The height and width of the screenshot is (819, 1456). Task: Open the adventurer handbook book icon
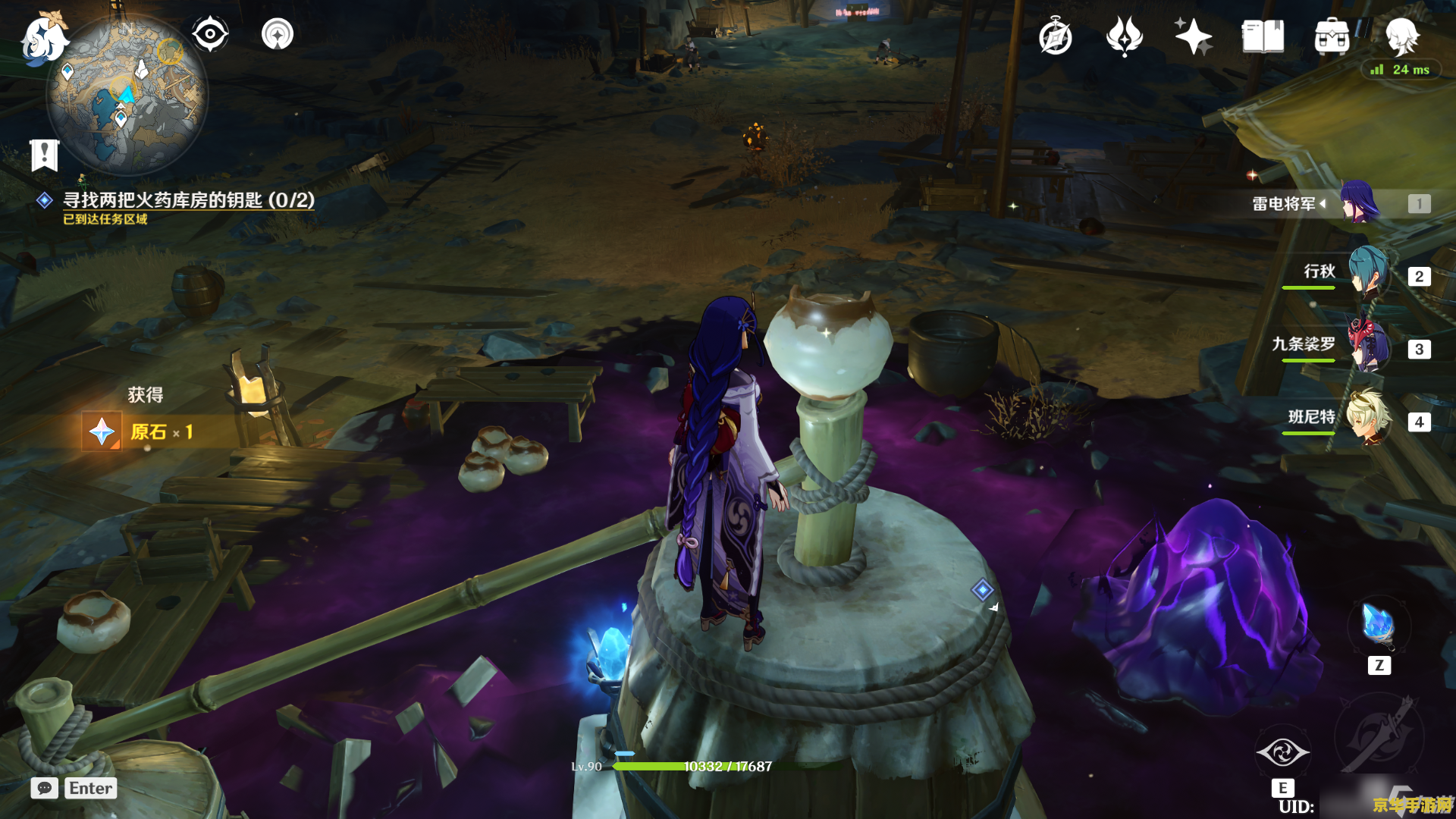[x=1263, y=36]
